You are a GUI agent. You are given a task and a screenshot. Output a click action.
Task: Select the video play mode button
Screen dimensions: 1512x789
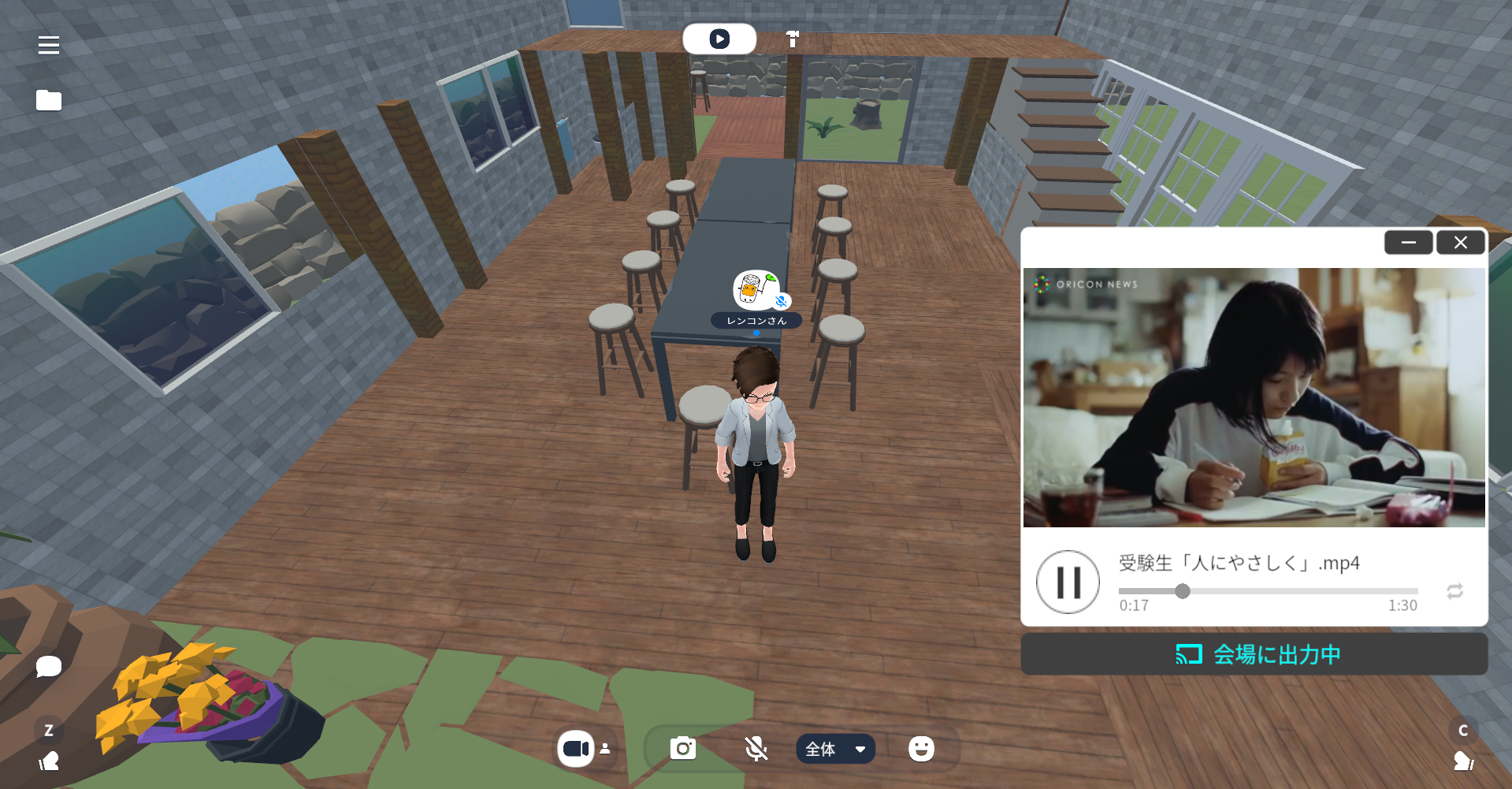click(719, 39)
